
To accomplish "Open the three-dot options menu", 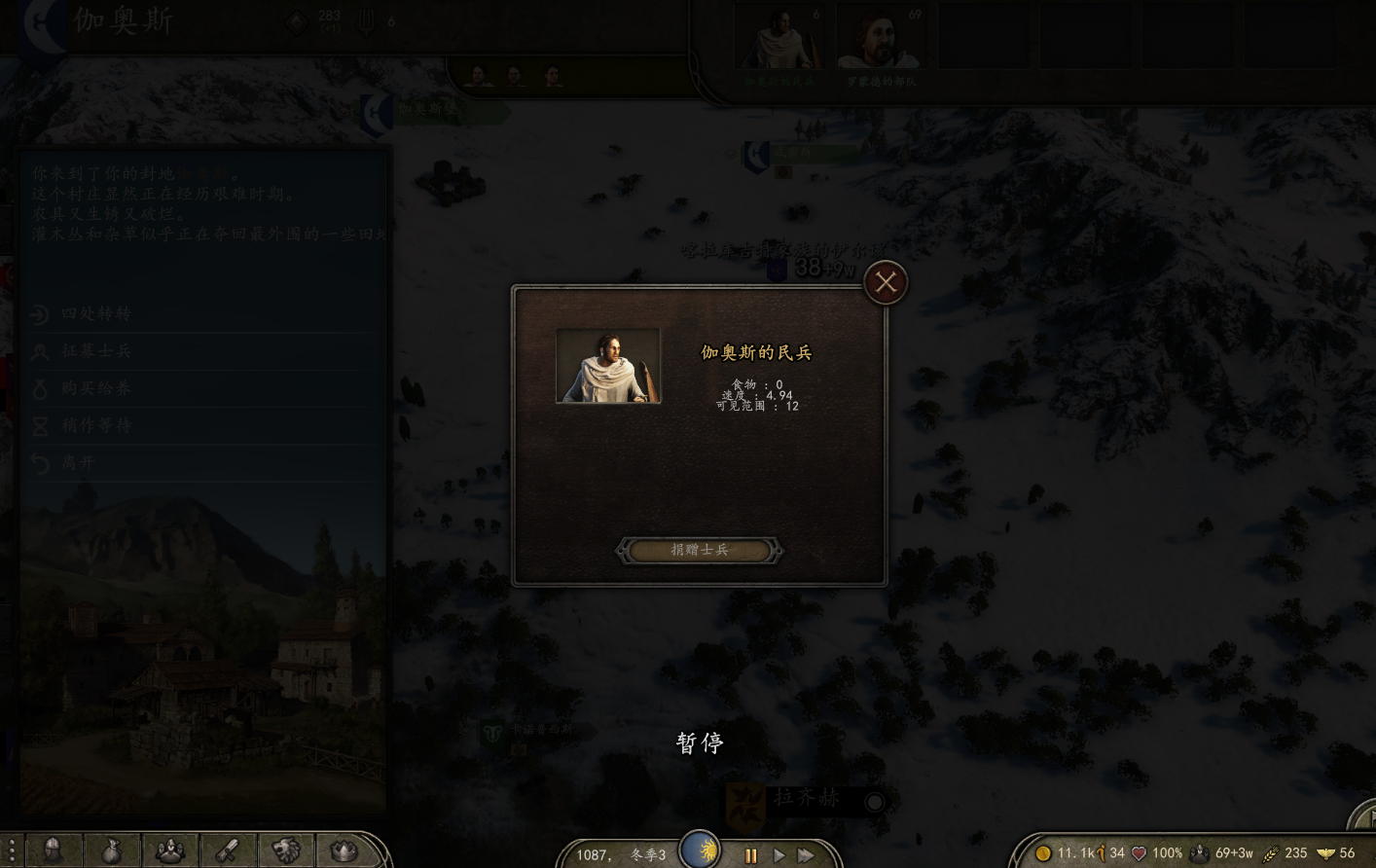I will [x=11, y=850].
